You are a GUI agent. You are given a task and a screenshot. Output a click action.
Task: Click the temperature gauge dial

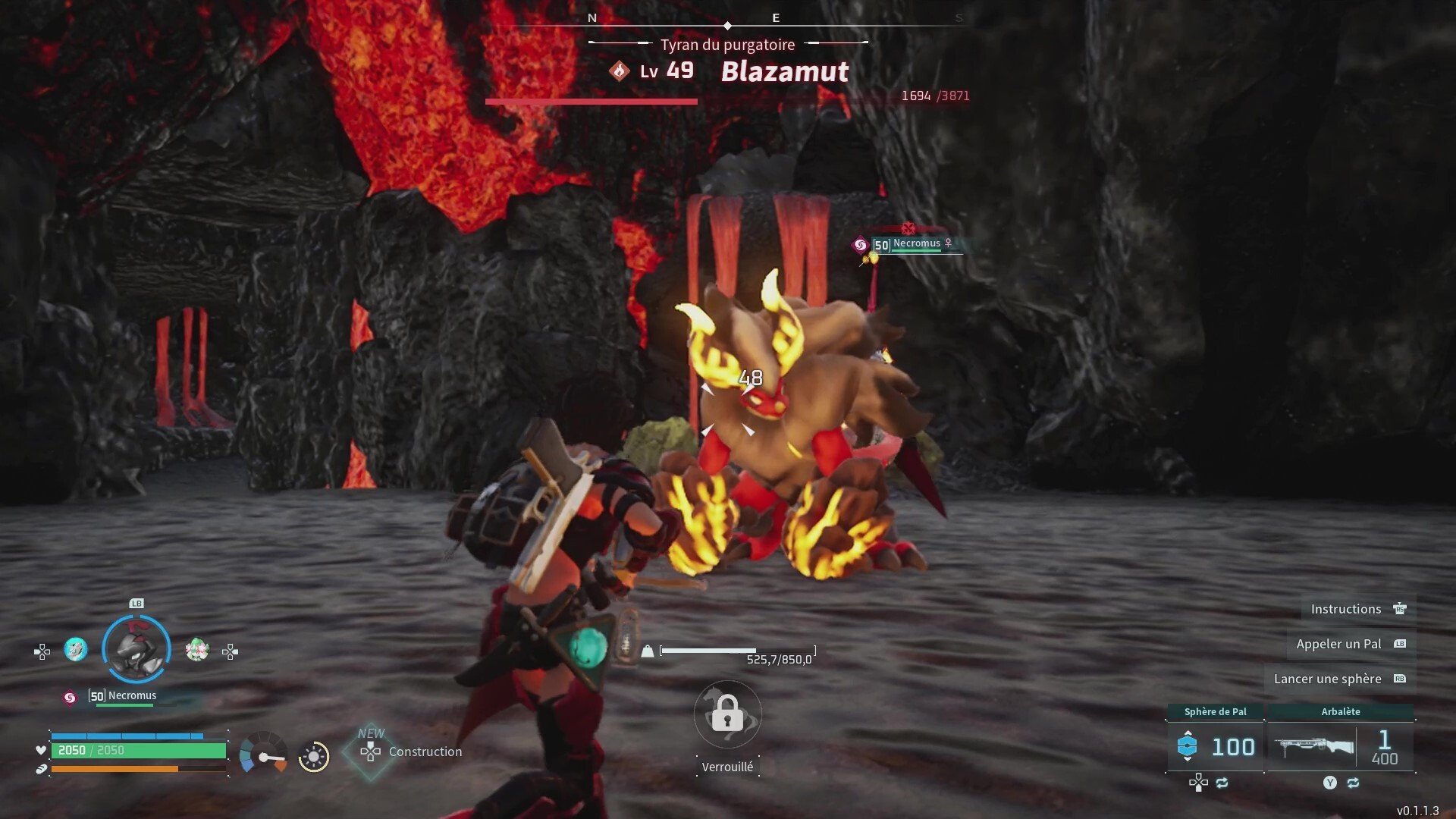click(x=263, y=755)
